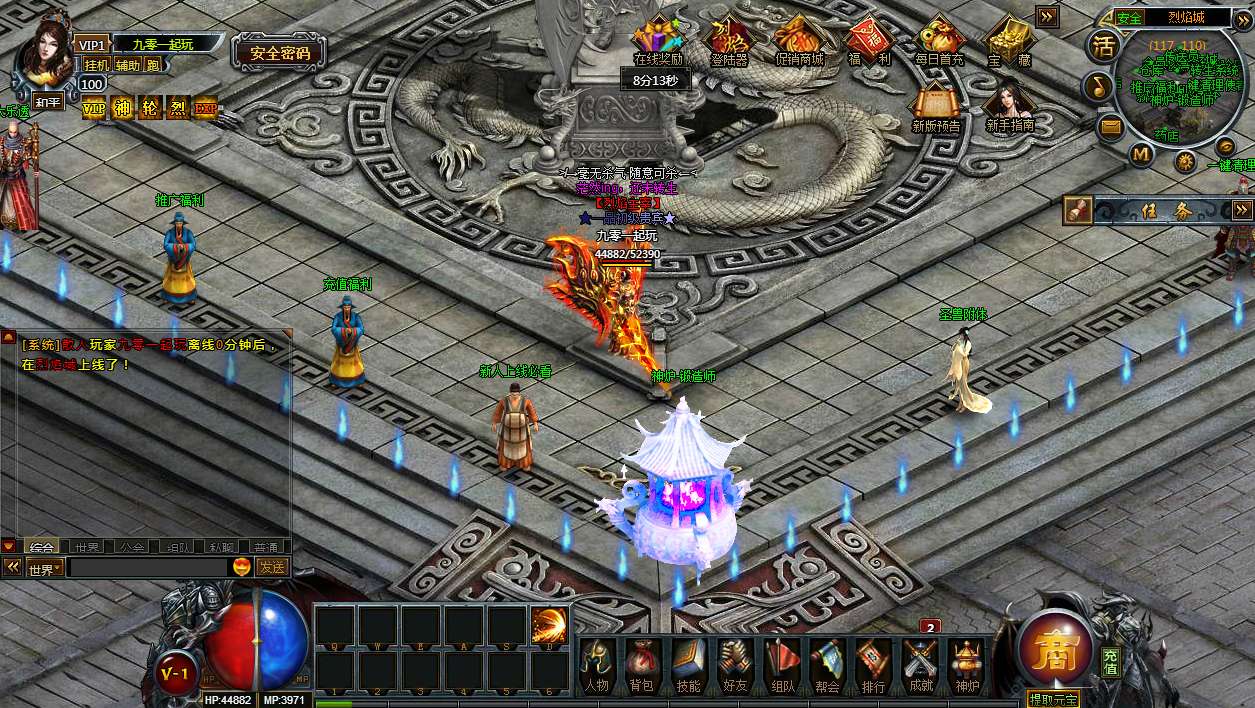Toggle the music note sound button
The width and height of the screenshot is (1255, 708).
coord(1100,86)
